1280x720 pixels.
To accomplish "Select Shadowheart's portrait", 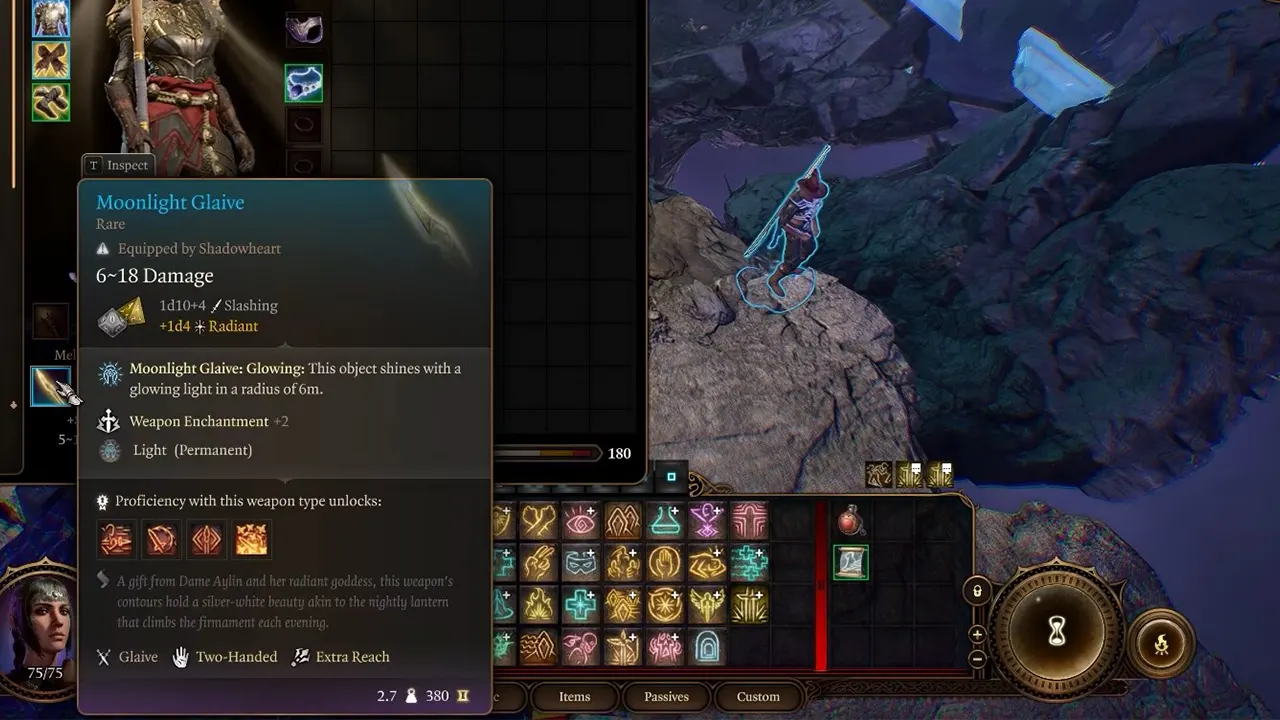I will [45, 625].
